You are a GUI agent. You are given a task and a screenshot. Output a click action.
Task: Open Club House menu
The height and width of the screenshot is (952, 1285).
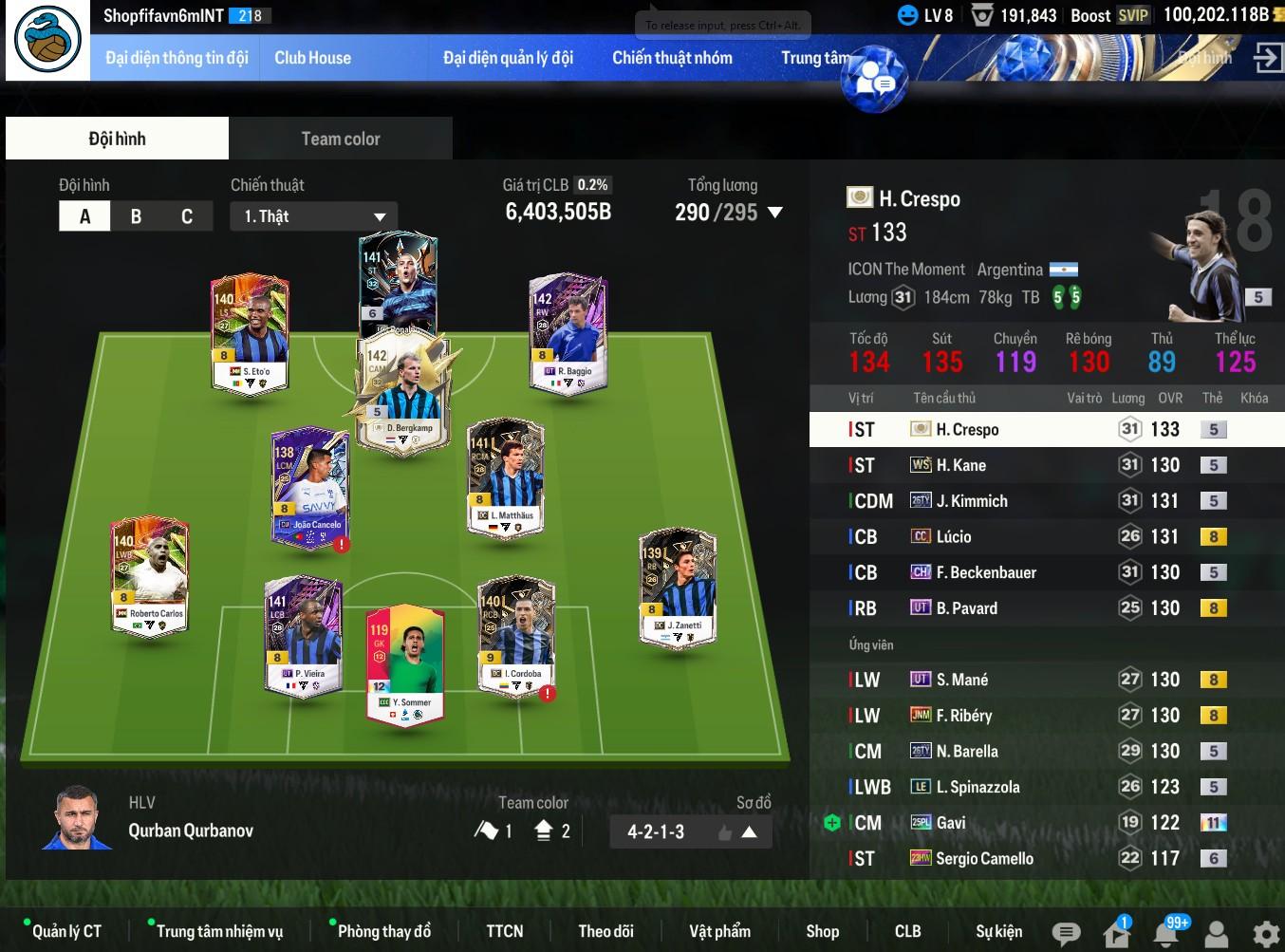pyautogui.click(x=312, y=58)
